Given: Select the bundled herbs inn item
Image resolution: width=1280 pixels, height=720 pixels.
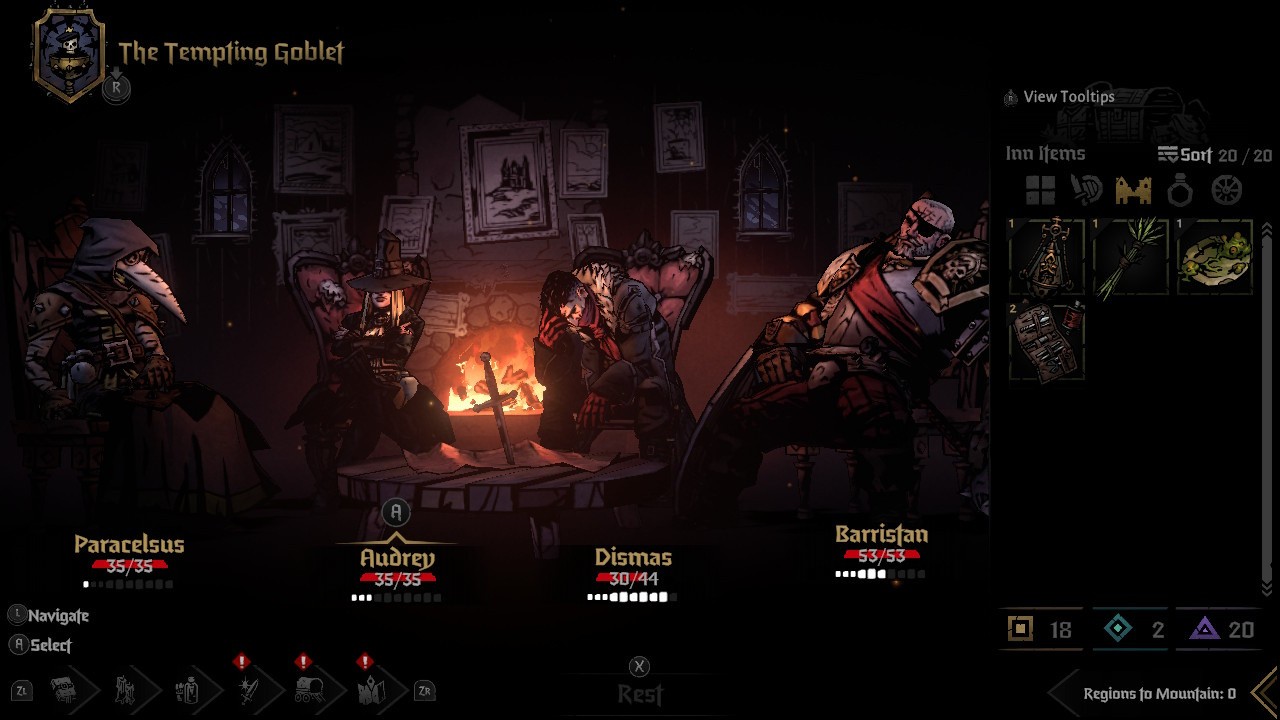Looking at the screenshot, I should pyautogui.click(x=1131, y=257).
